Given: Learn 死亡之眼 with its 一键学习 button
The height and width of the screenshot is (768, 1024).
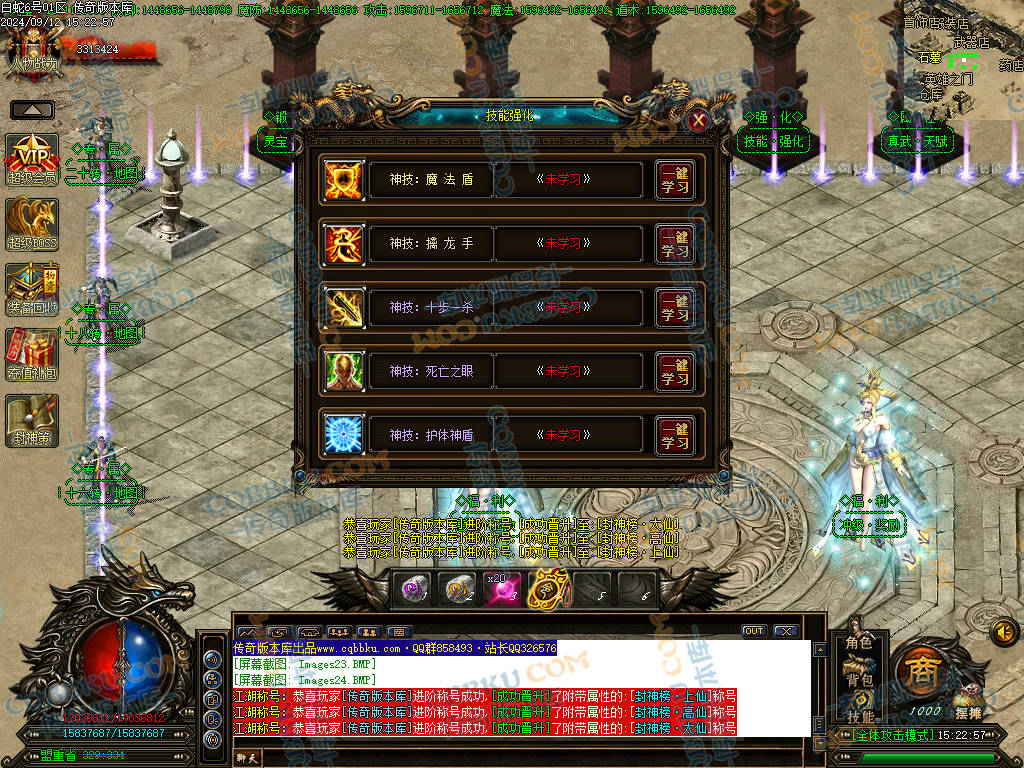Looking at the screenshot, I should 675,372.
